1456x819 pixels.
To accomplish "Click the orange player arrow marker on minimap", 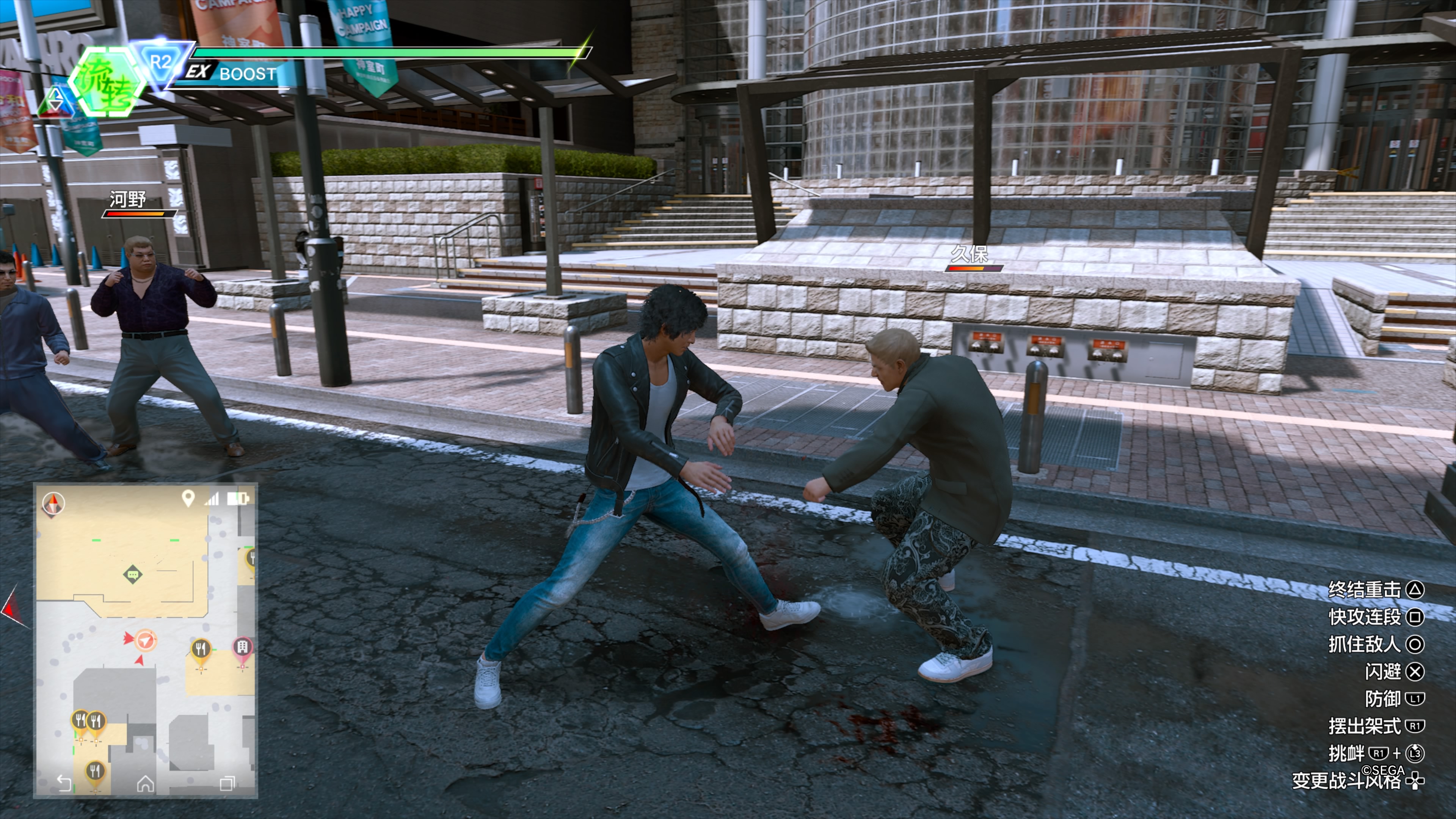I will 146,640.
